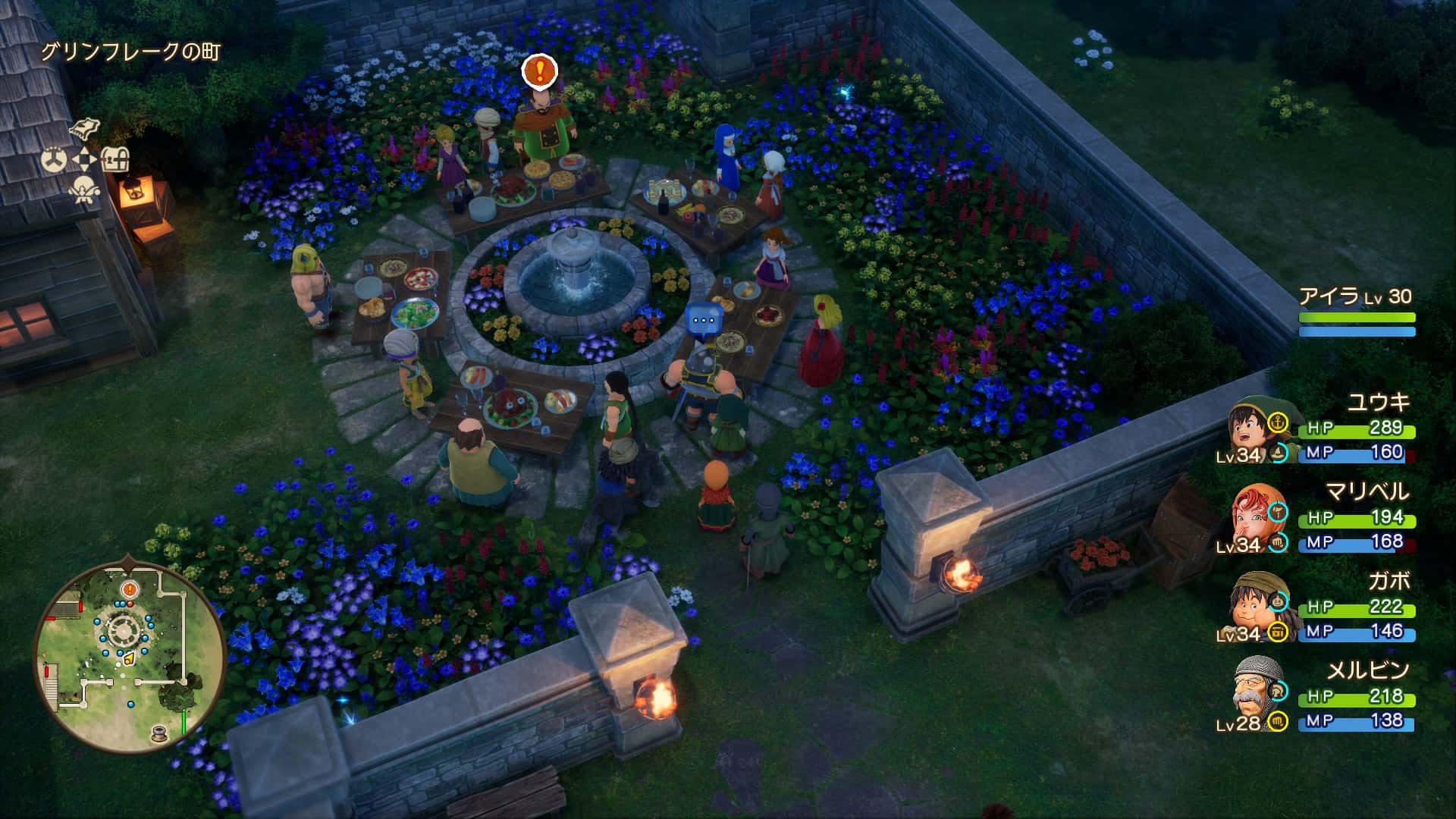Viewport: 1456px width, 819px height.
Task: Open the circular town minimap
Action: (x=130, y=657)
